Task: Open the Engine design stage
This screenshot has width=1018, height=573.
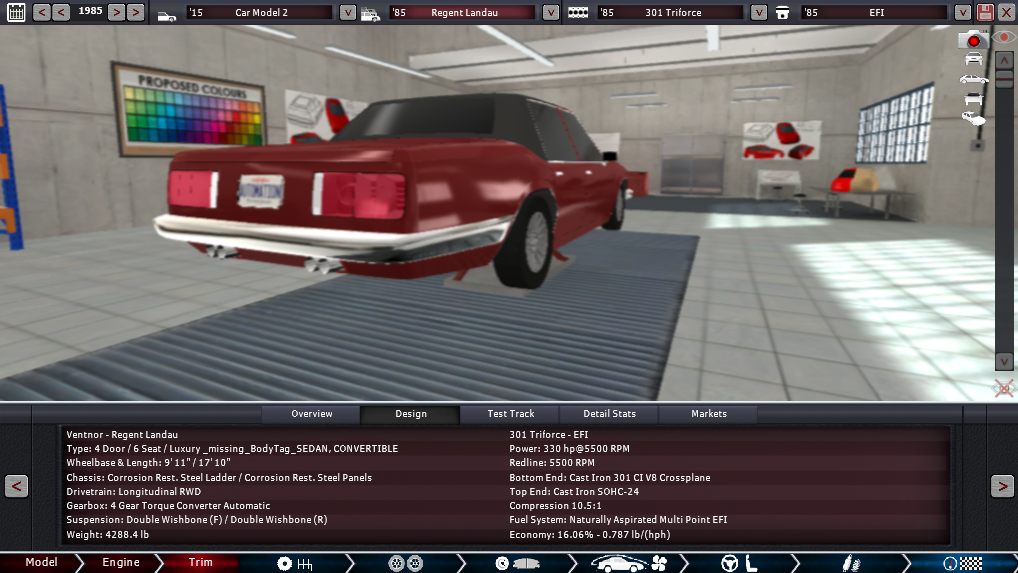Action: (x=121, y=563)
